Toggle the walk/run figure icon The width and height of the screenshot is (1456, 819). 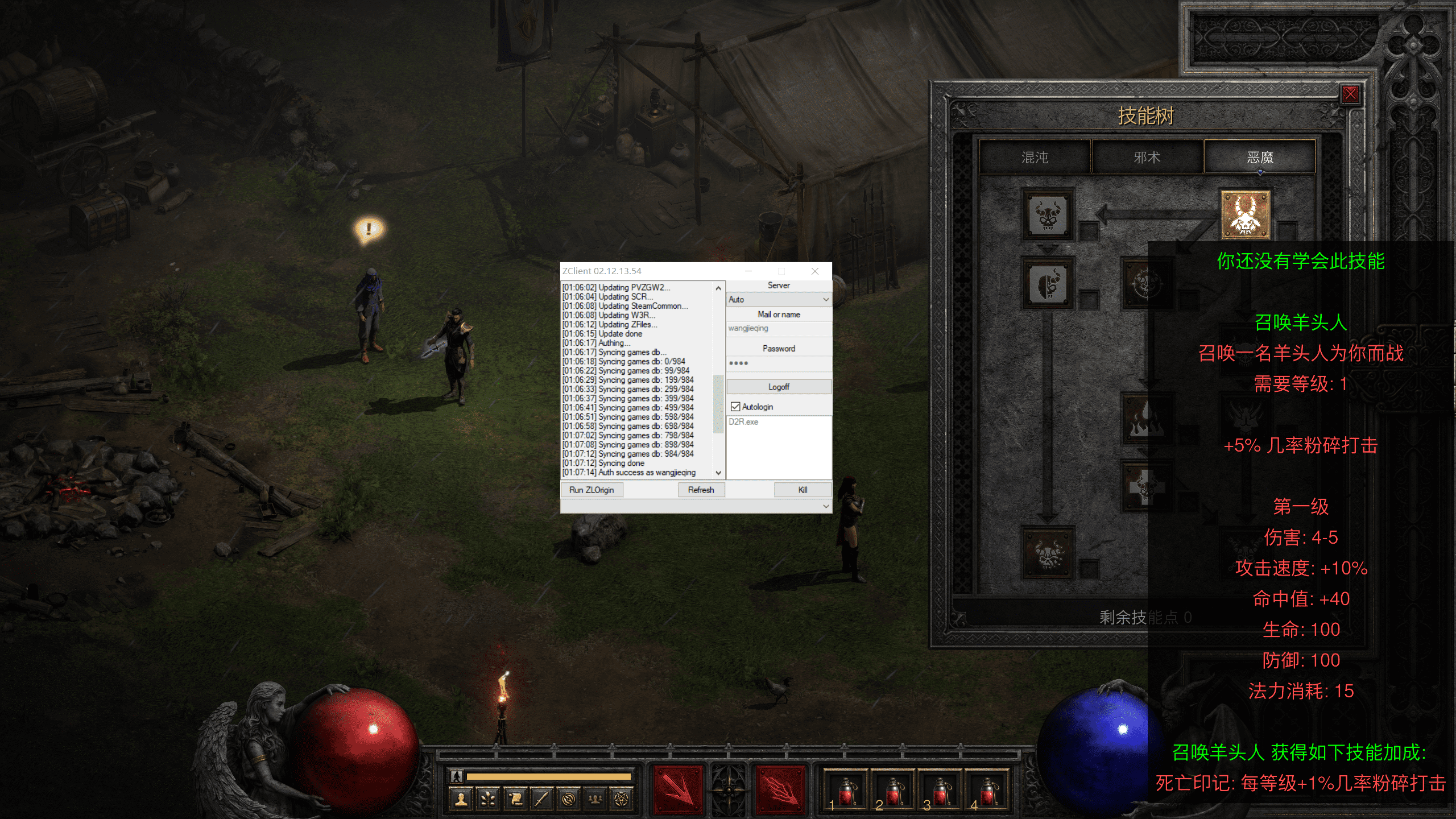click(456, 776)
